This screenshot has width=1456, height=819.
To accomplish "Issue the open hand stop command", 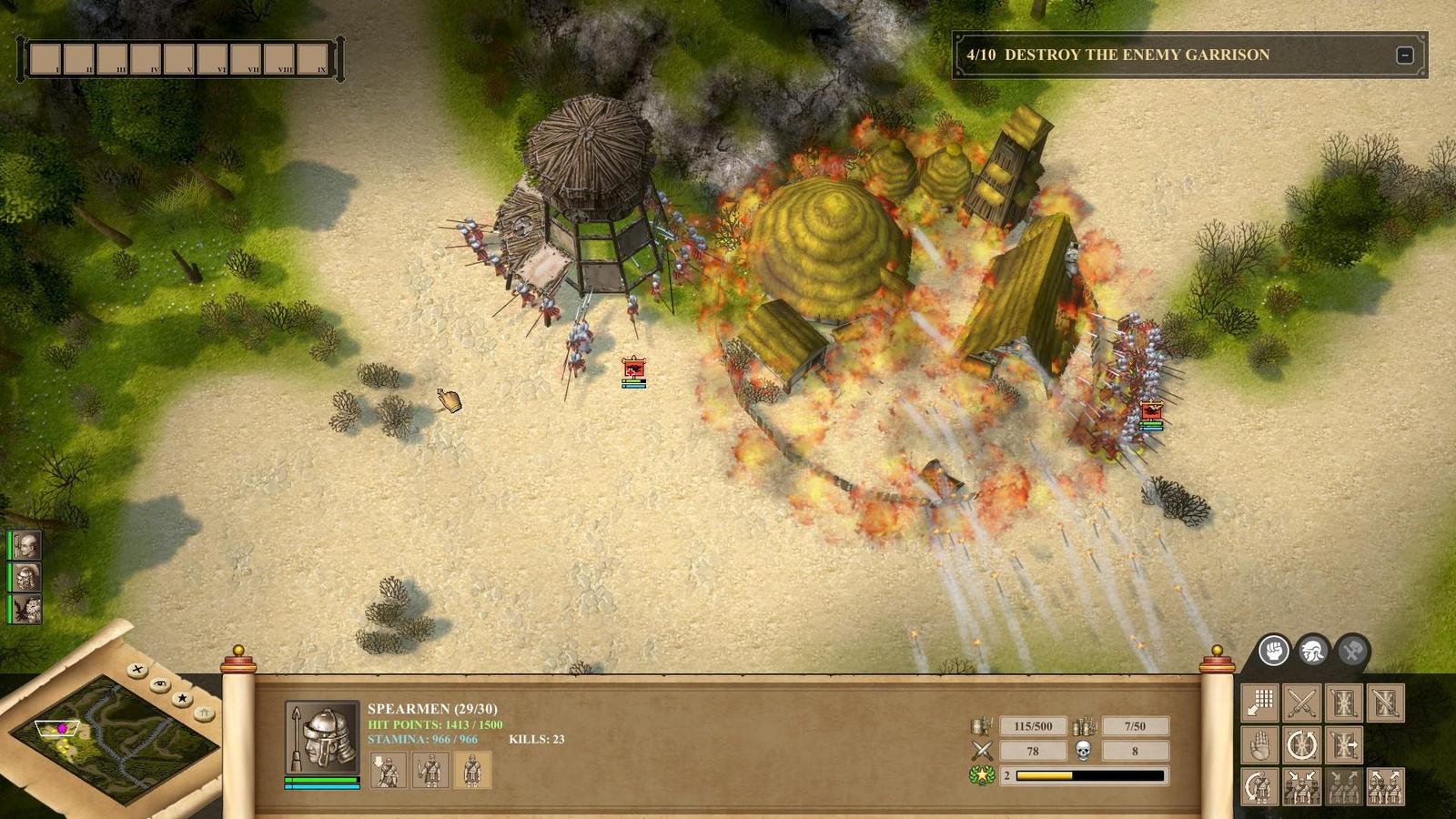I will point(1260,745).
